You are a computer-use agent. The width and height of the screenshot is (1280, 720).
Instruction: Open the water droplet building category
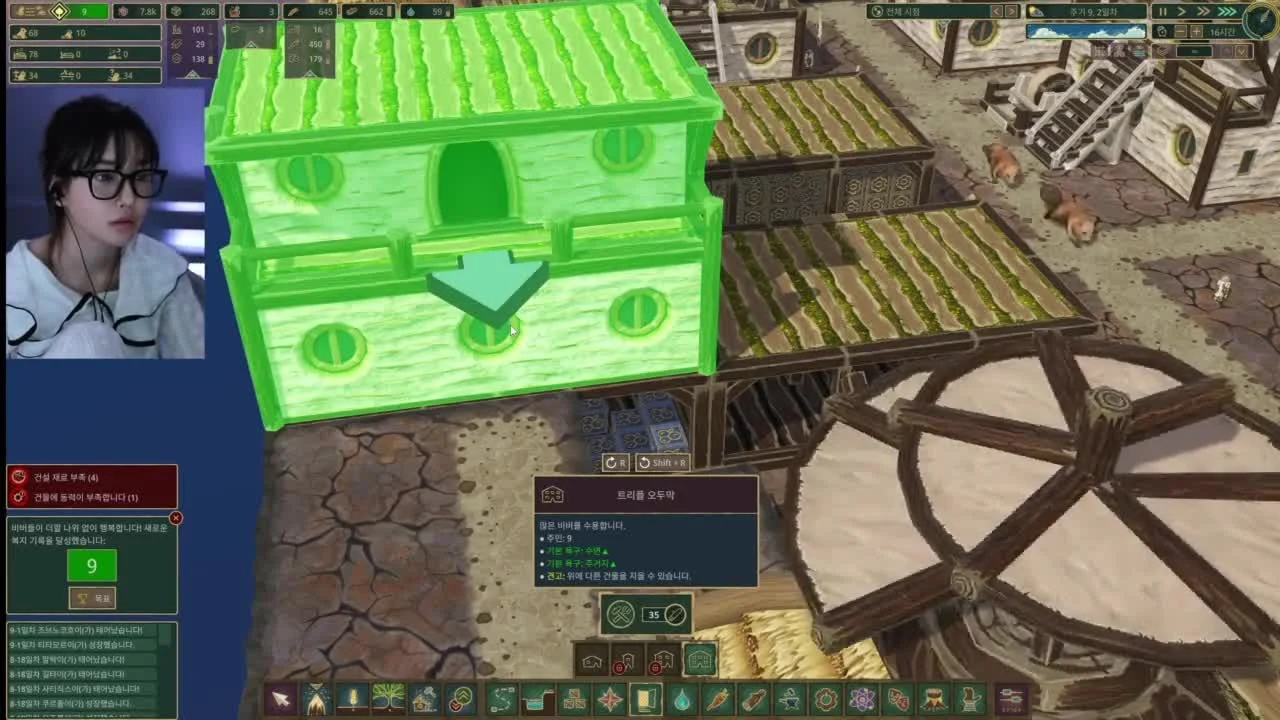pos(681,699)
